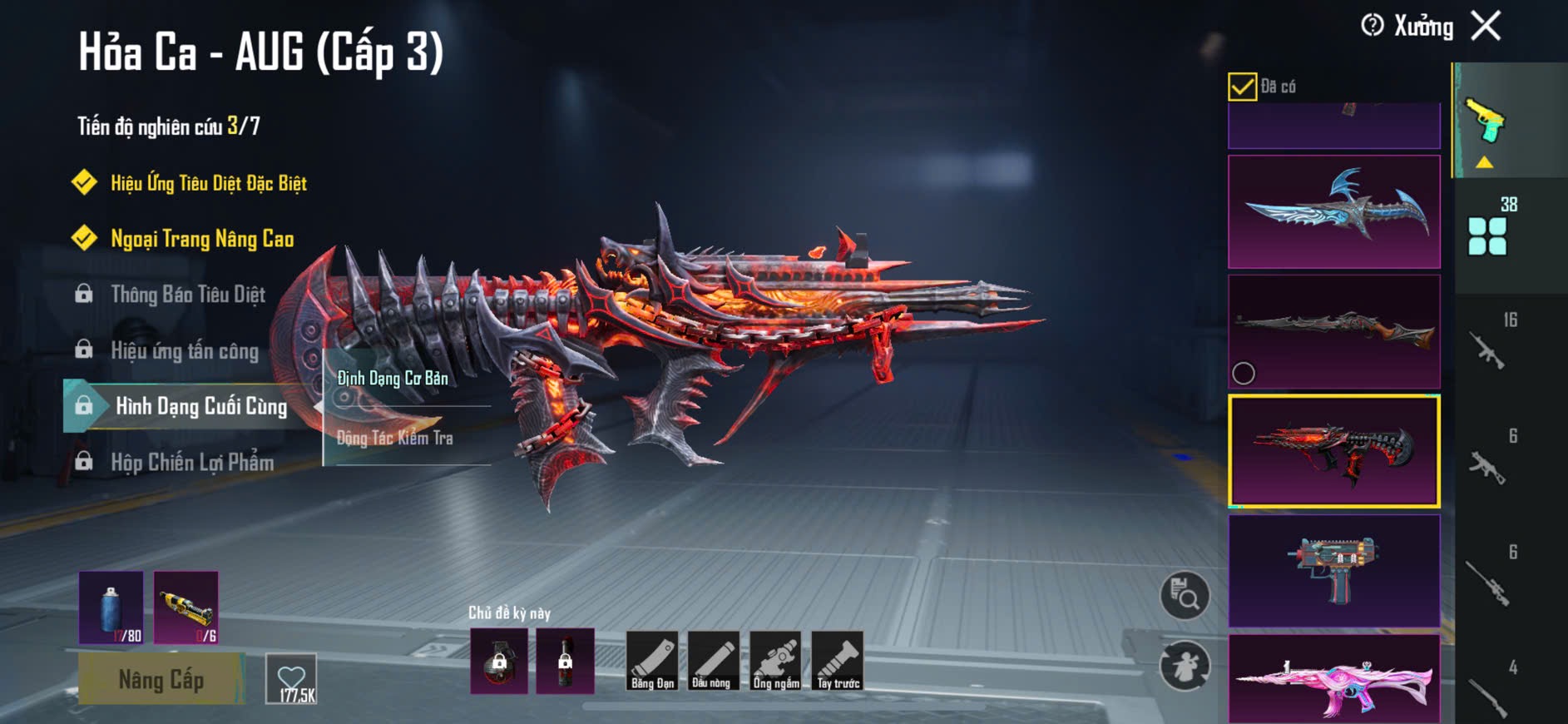The height and width of the screenshot is (724, 1568).
Task: Open the magnifier preview button
Action: click(1185, 595)
